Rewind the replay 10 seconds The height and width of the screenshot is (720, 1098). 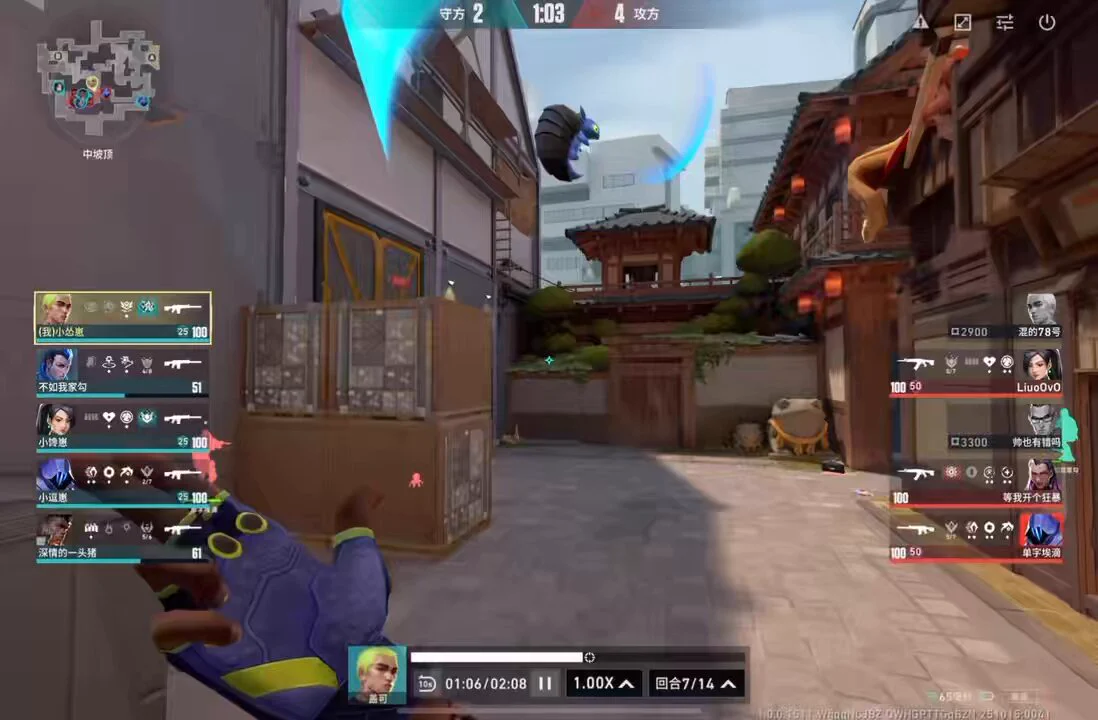425,684
